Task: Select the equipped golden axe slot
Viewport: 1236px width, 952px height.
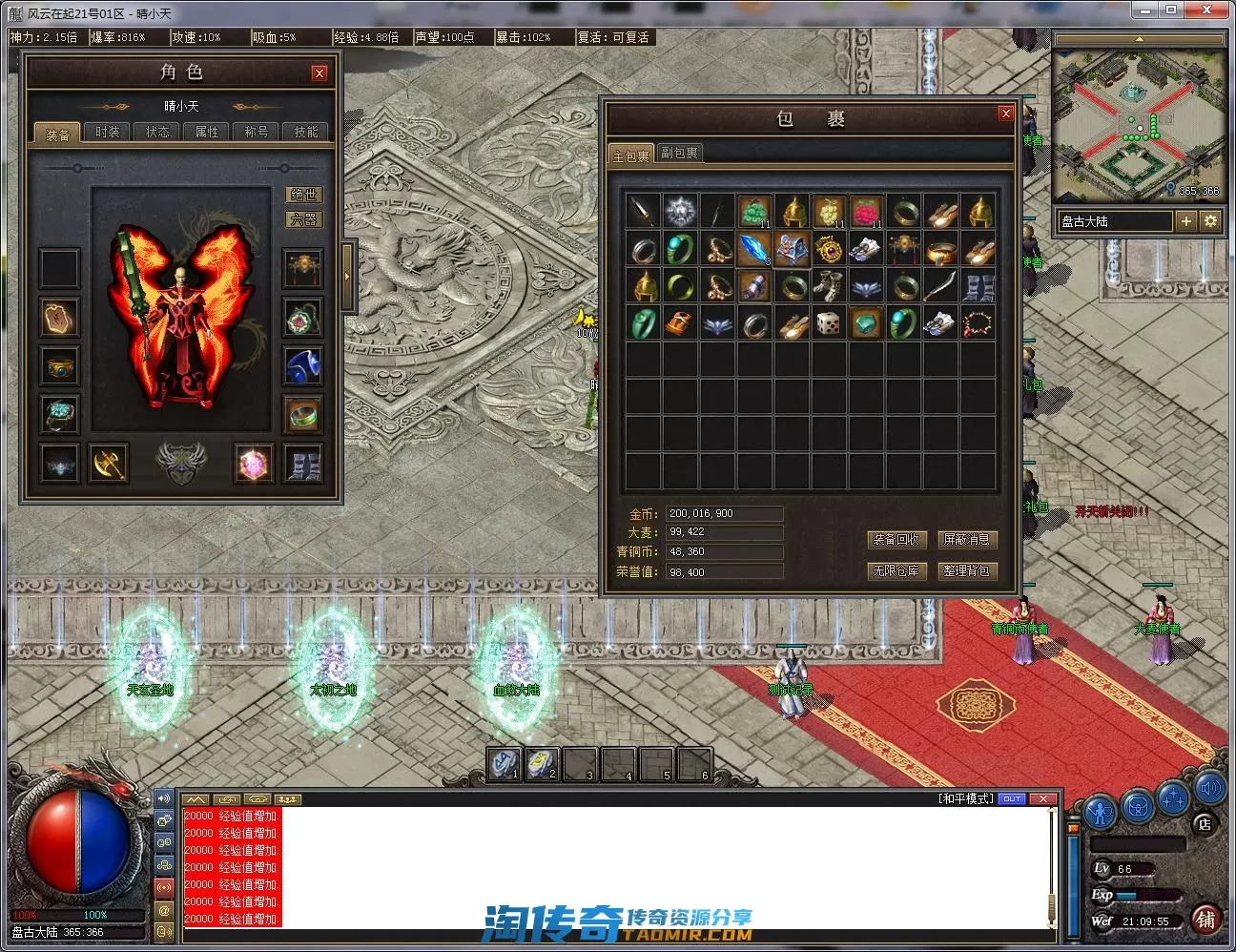Action: click(109, 464)
